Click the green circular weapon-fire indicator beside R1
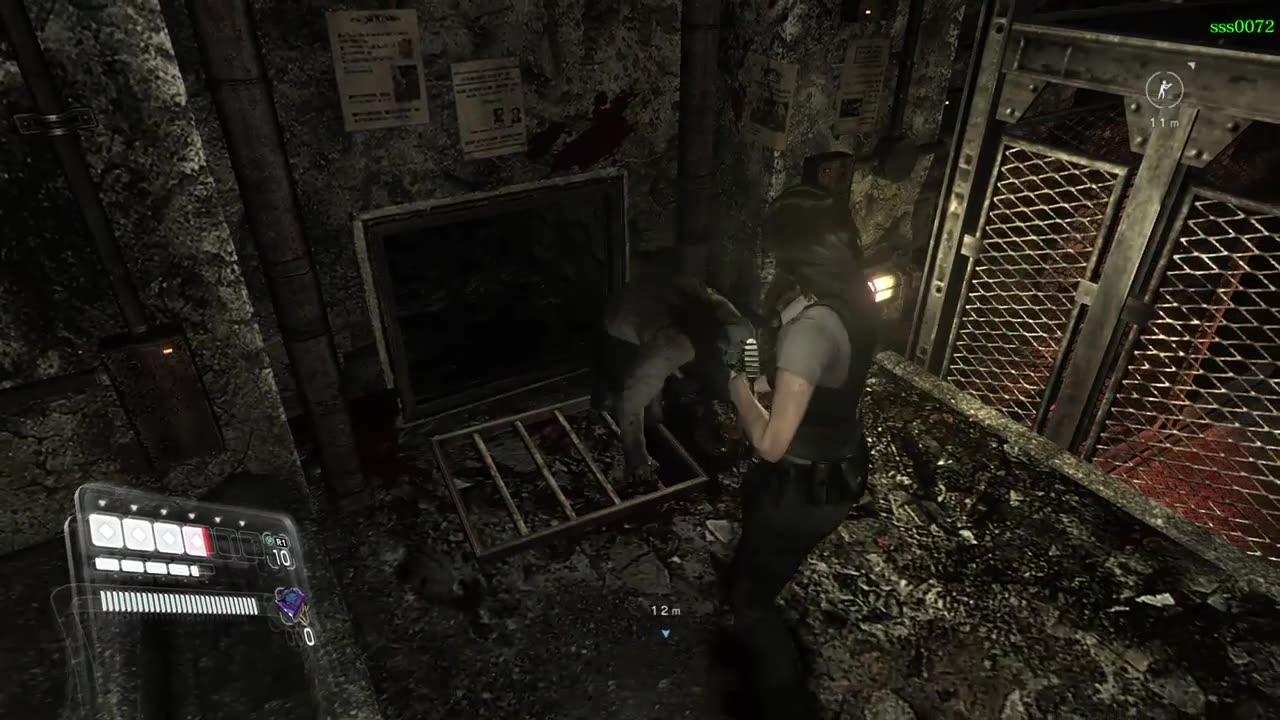This screenshot has height=720, width=1280. tap(268, 539)
